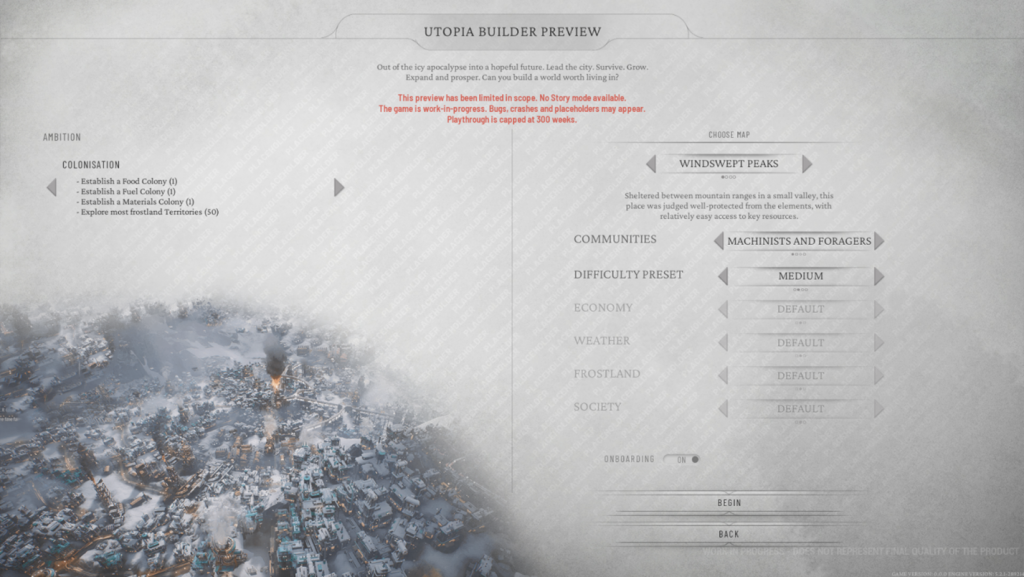Change Weather setting with right arrow

click(x=879, y=343)
